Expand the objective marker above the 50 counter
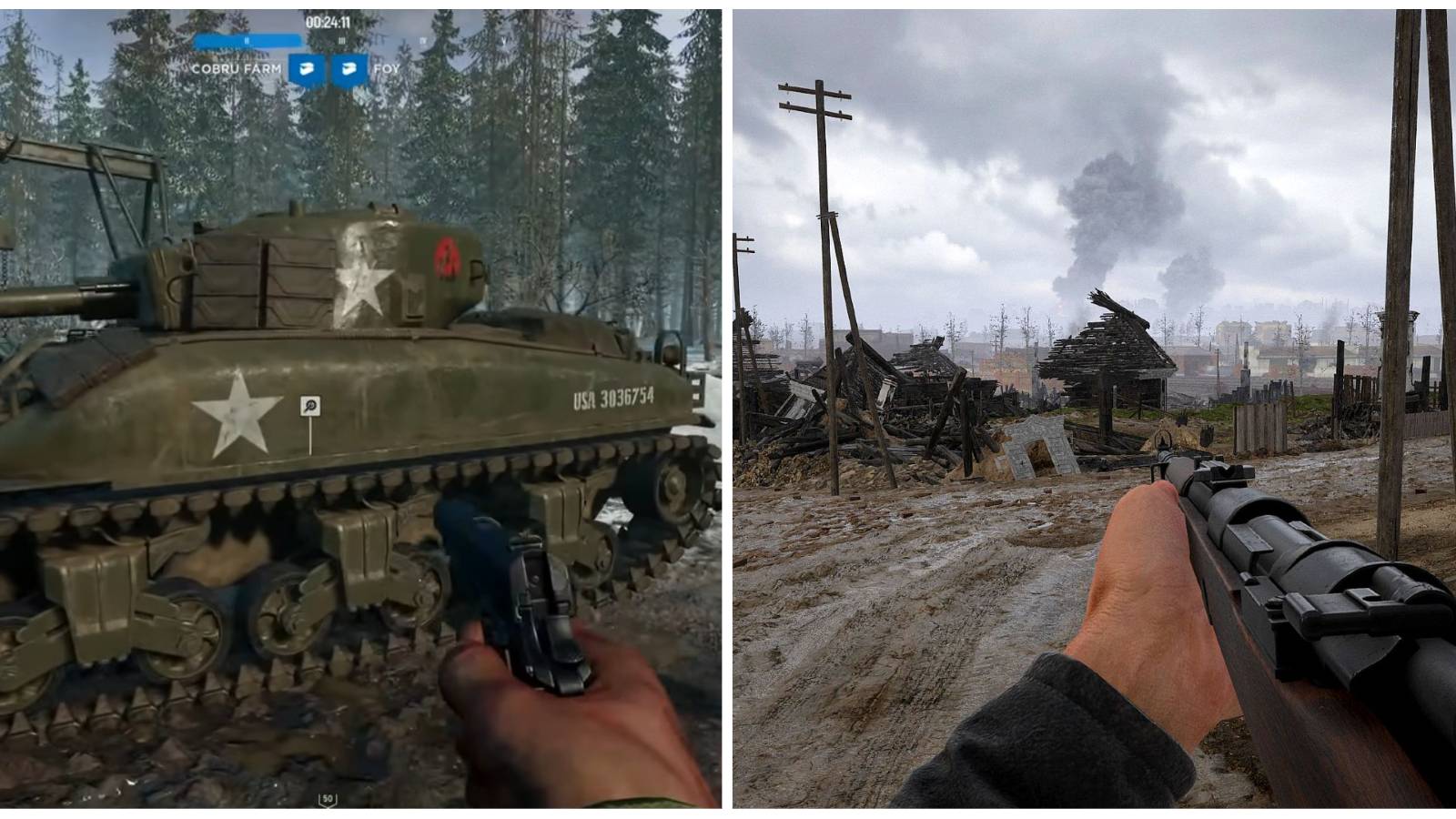The image size is (1456, 819). point(328,794)
